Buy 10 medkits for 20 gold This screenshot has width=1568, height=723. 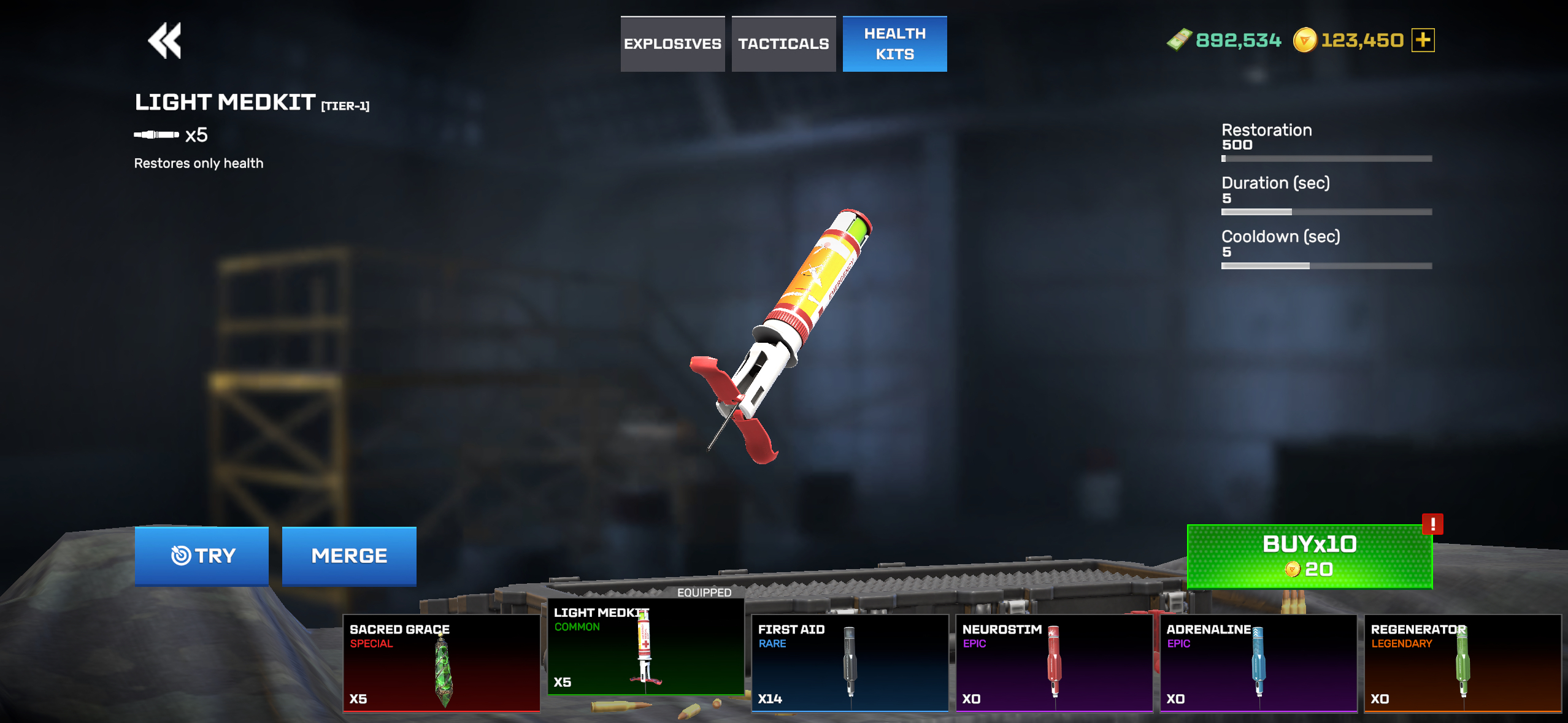(x=1309, y=556)
